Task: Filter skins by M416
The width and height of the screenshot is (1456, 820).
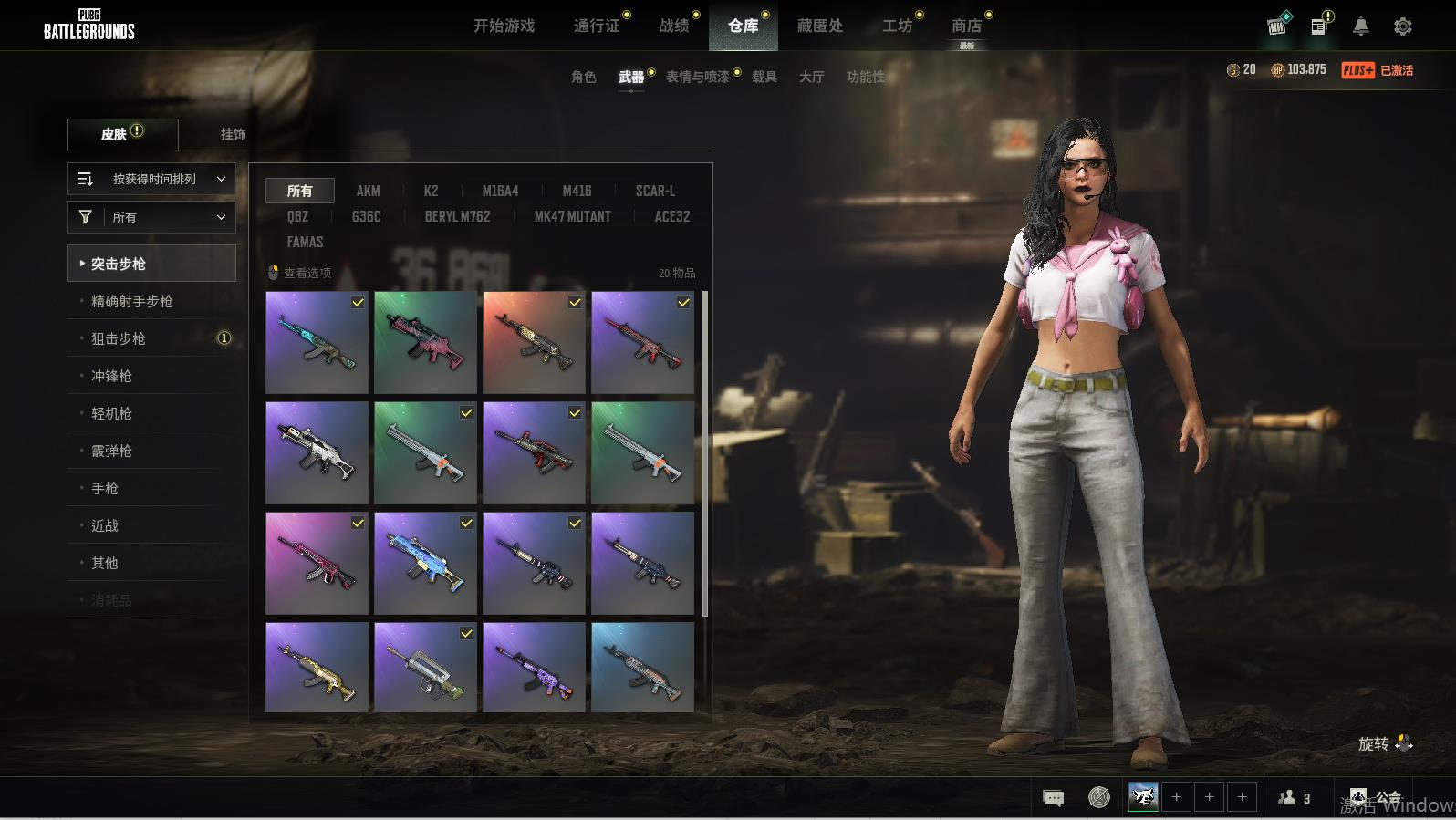Action: [x=577, y=191]
